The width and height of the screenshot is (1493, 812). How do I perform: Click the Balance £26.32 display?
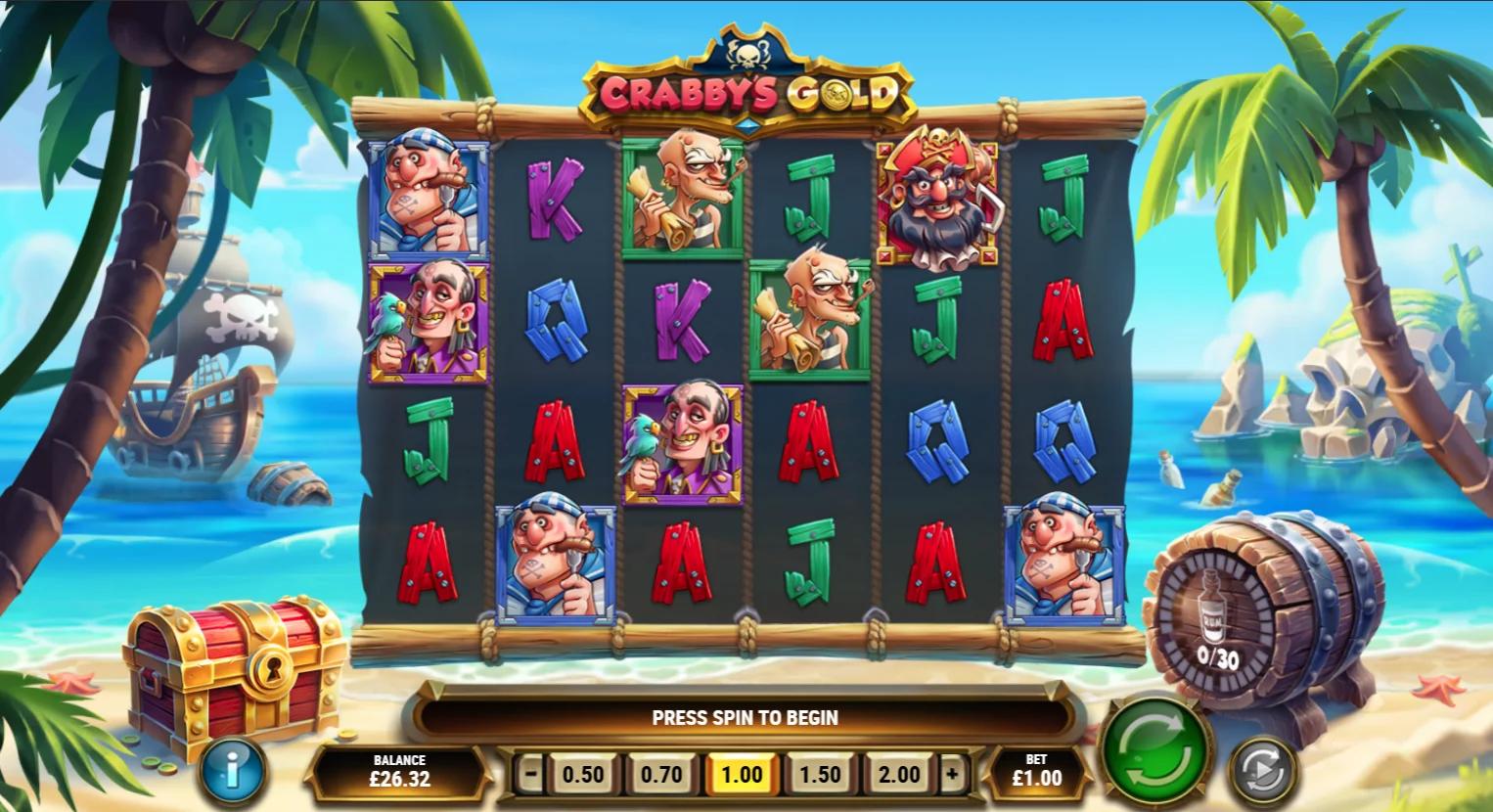click(x=399, y=772)
